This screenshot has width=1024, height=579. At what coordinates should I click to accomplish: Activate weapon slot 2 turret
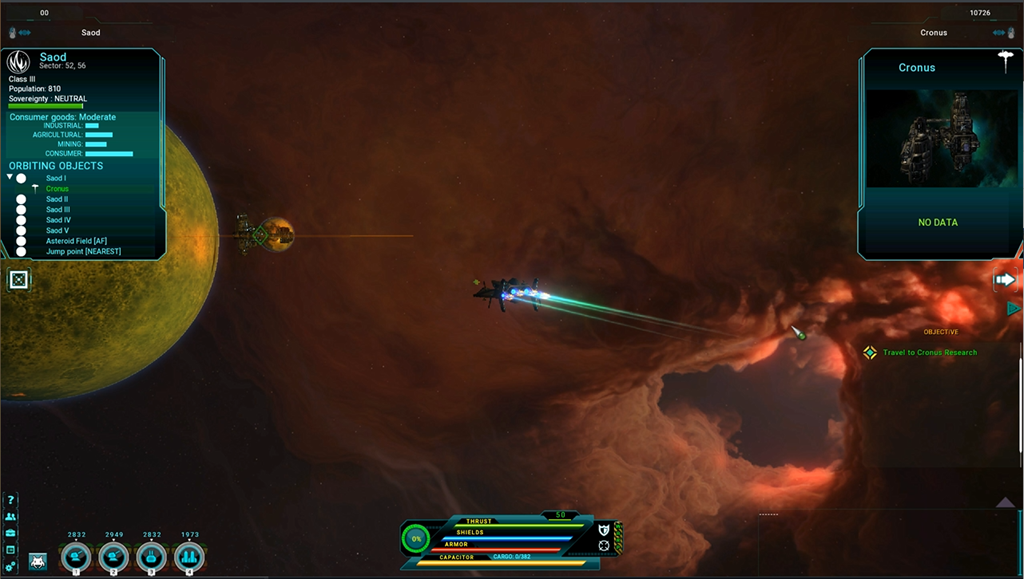114,557
